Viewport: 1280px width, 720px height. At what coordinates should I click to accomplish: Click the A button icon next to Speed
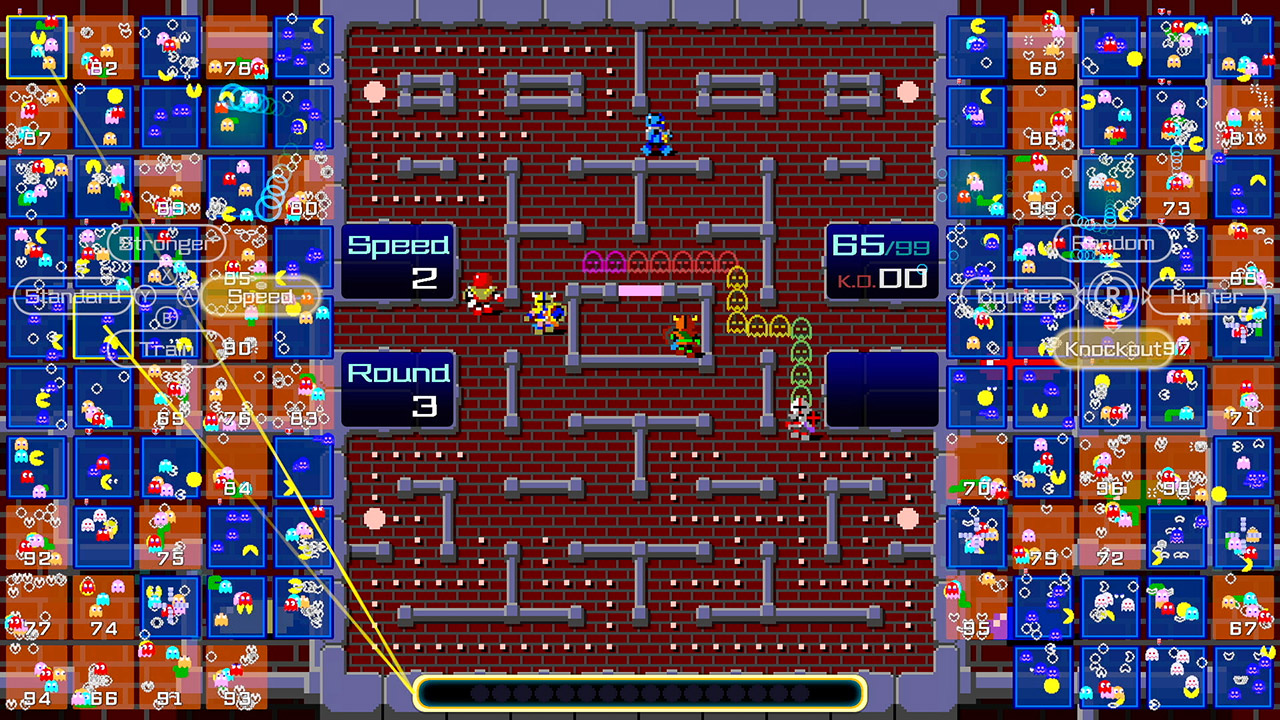(x=186, y=296)
